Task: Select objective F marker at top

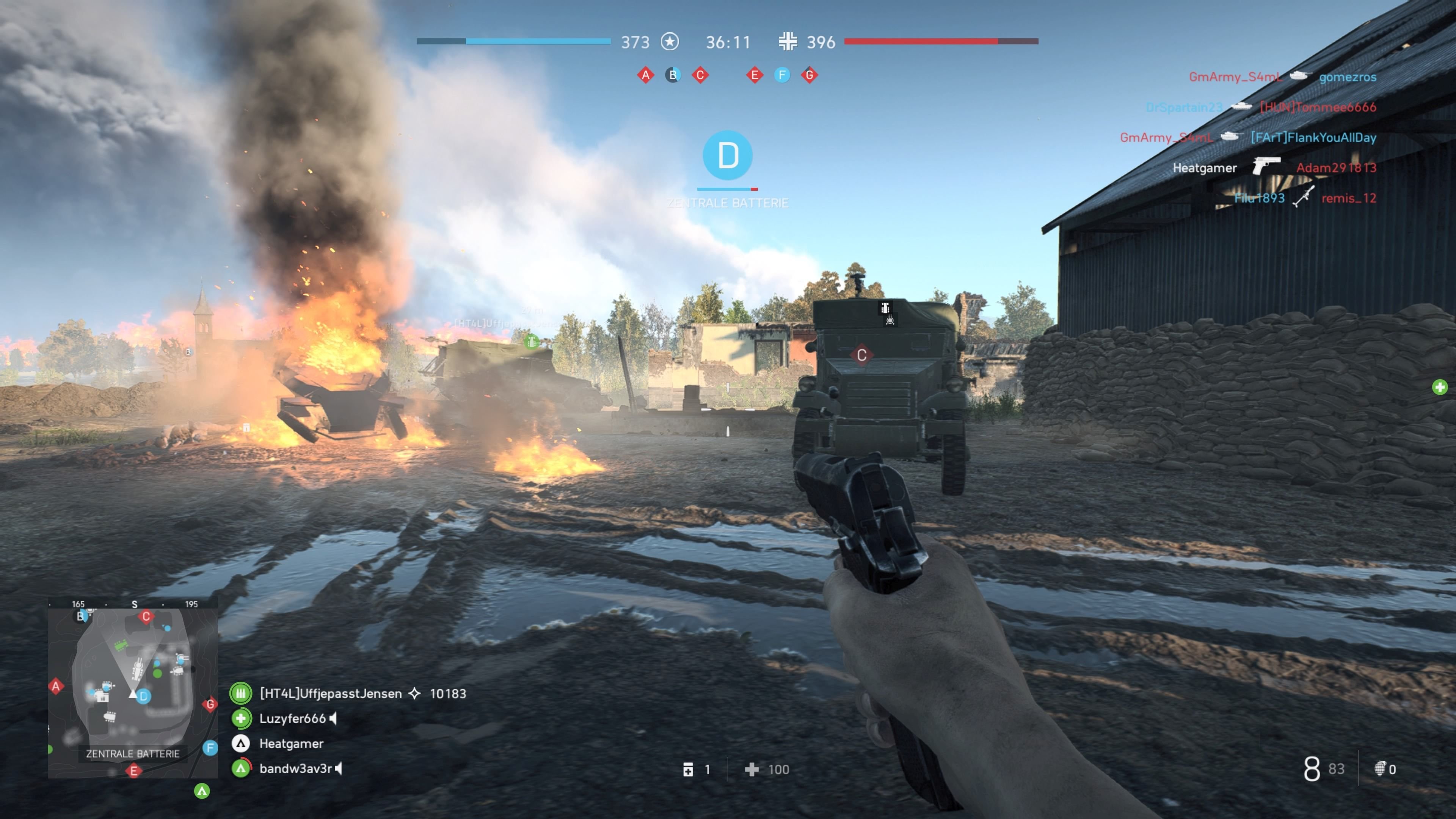Action: tap(782, 75)
